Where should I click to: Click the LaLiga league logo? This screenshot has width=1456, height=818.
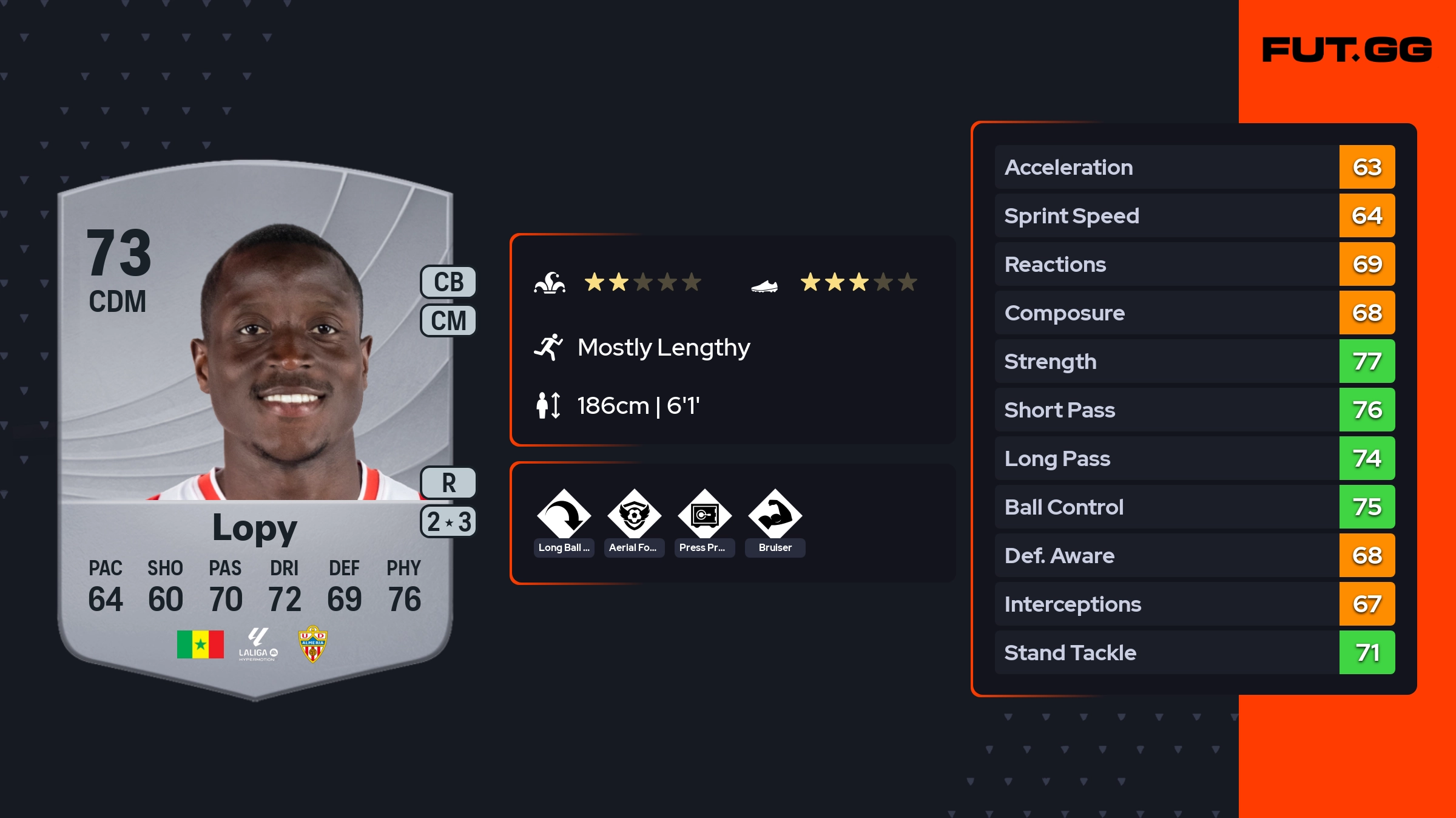click(x=258, y=644)
